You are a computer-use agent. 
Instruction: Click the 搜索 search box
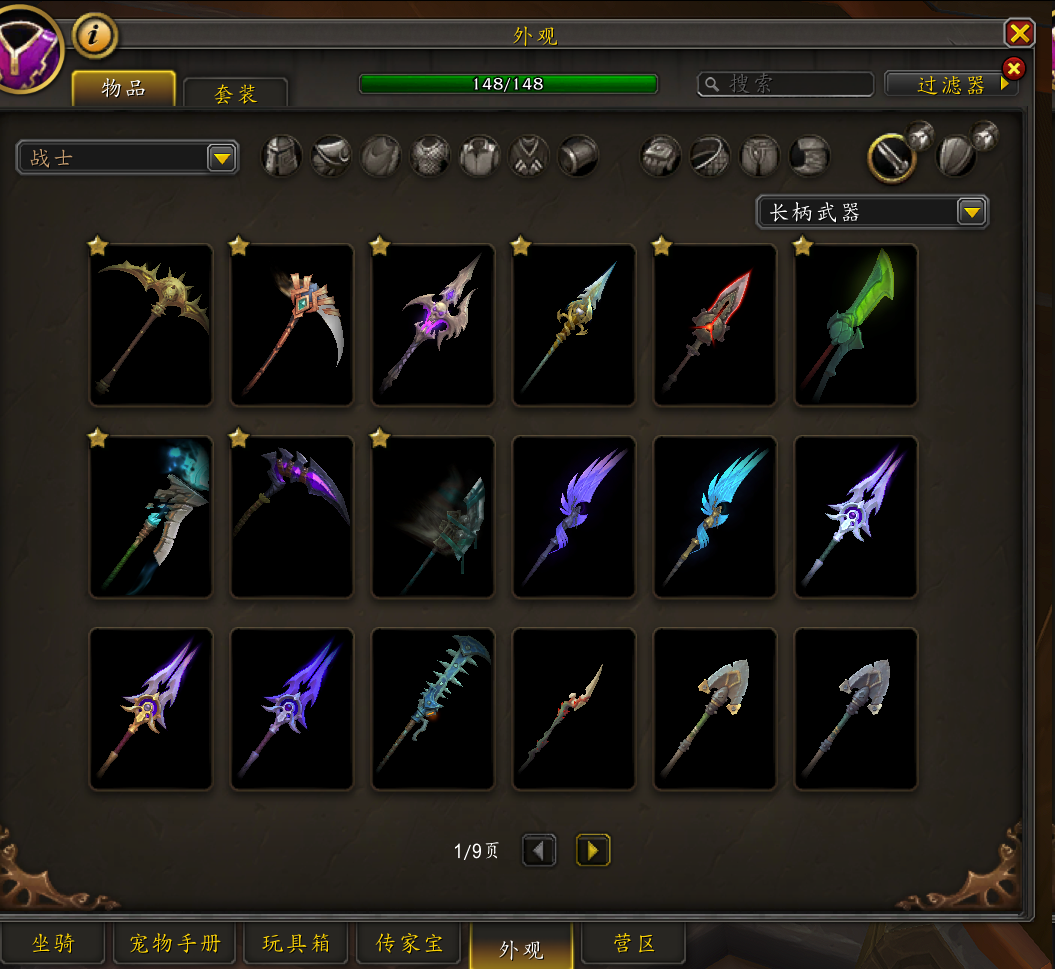785,84
